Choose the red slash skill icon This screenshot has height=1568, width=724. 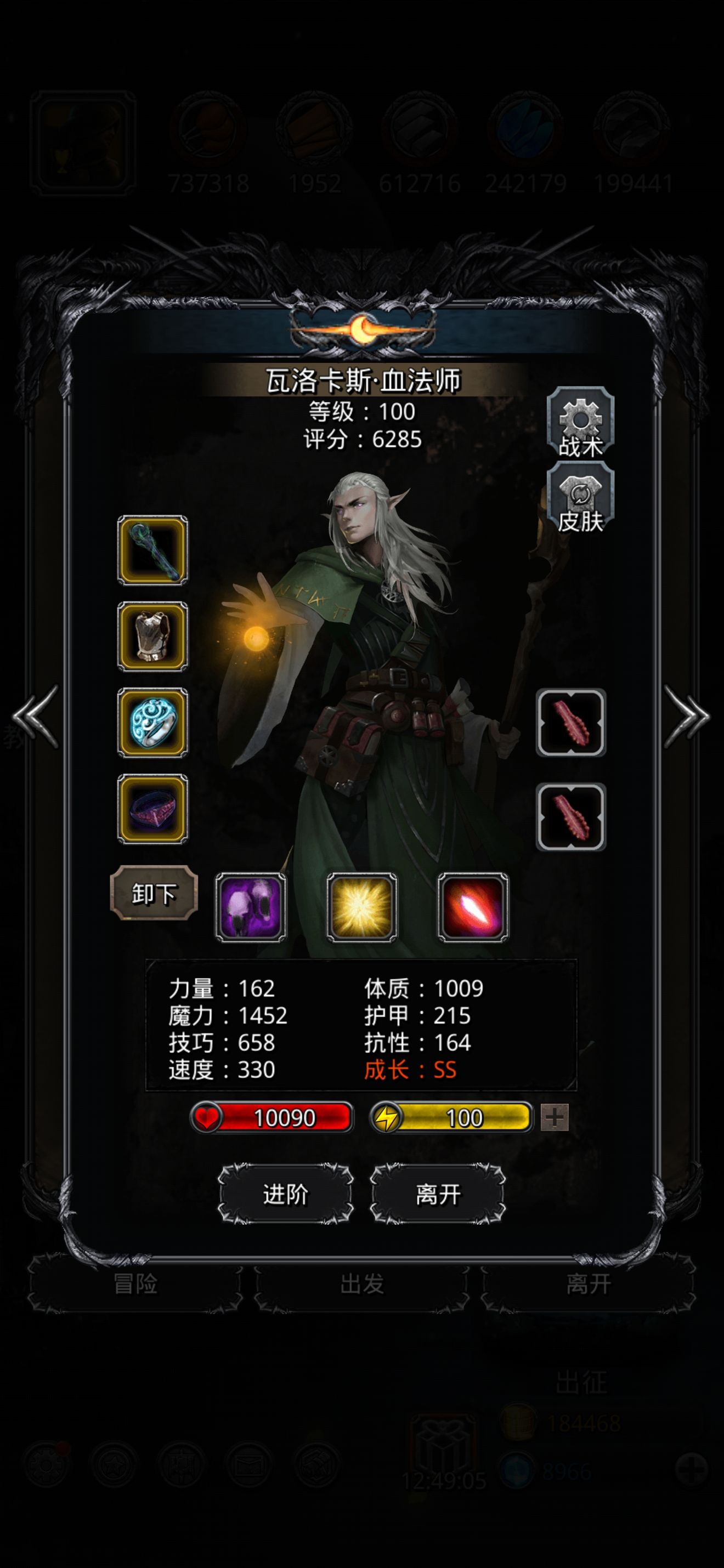[x=473, y=907]
